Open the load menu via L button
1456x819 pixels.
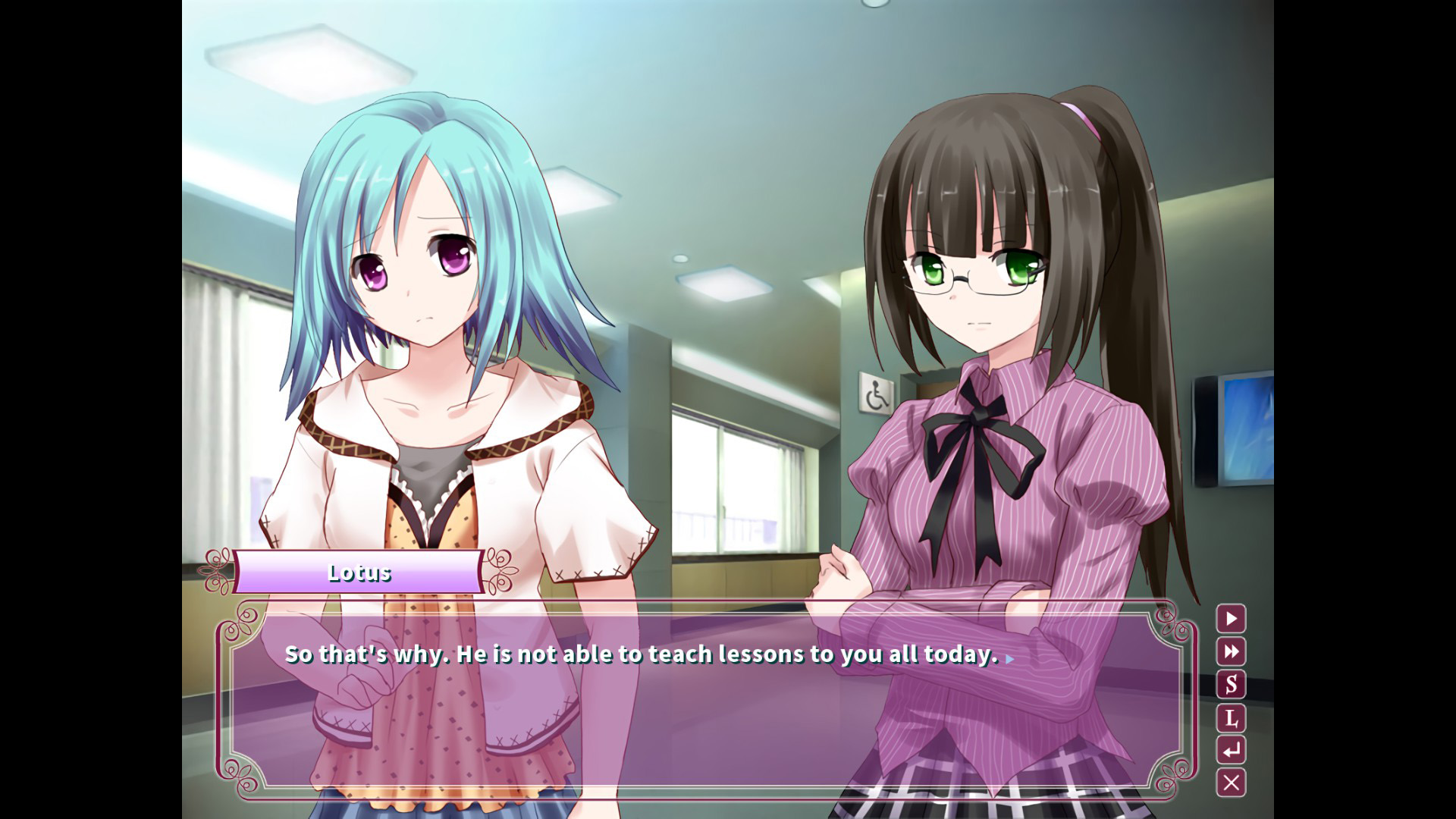click(x=1231, y=717)
